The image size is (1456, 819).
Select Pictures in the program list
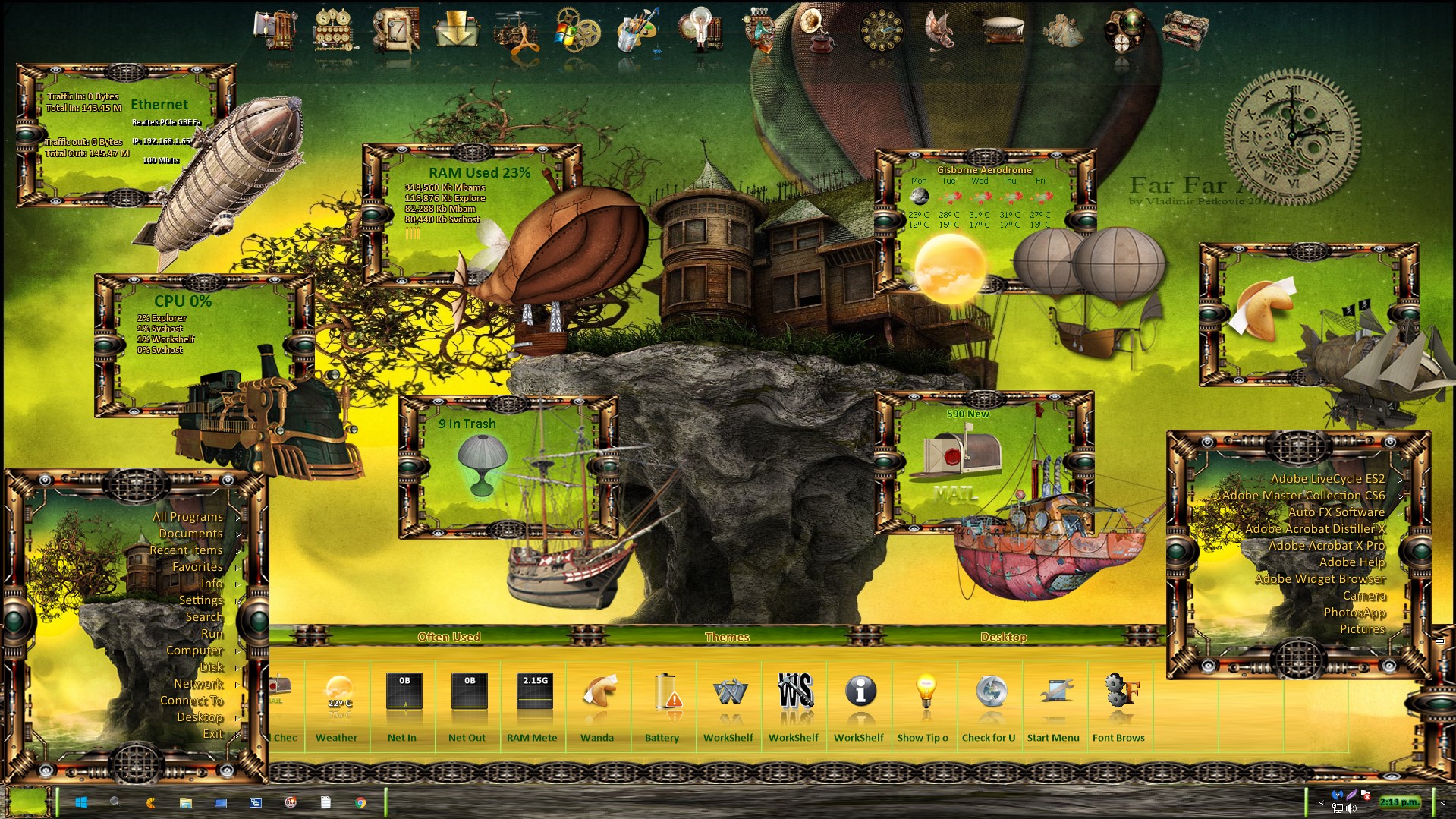tap(1362, 629)
